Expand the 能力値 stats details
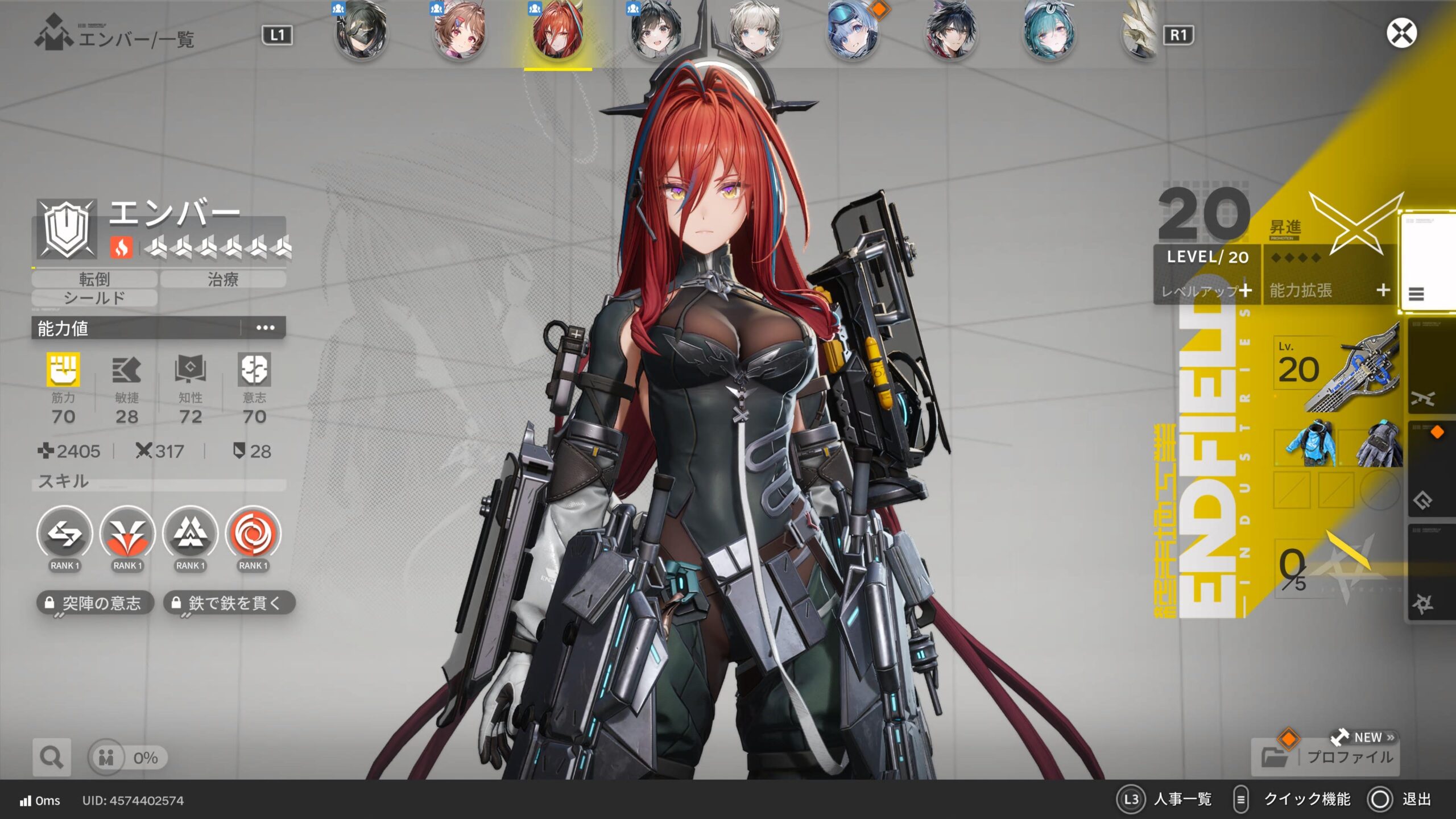The image size is (1456, 819). coord(265,328)
